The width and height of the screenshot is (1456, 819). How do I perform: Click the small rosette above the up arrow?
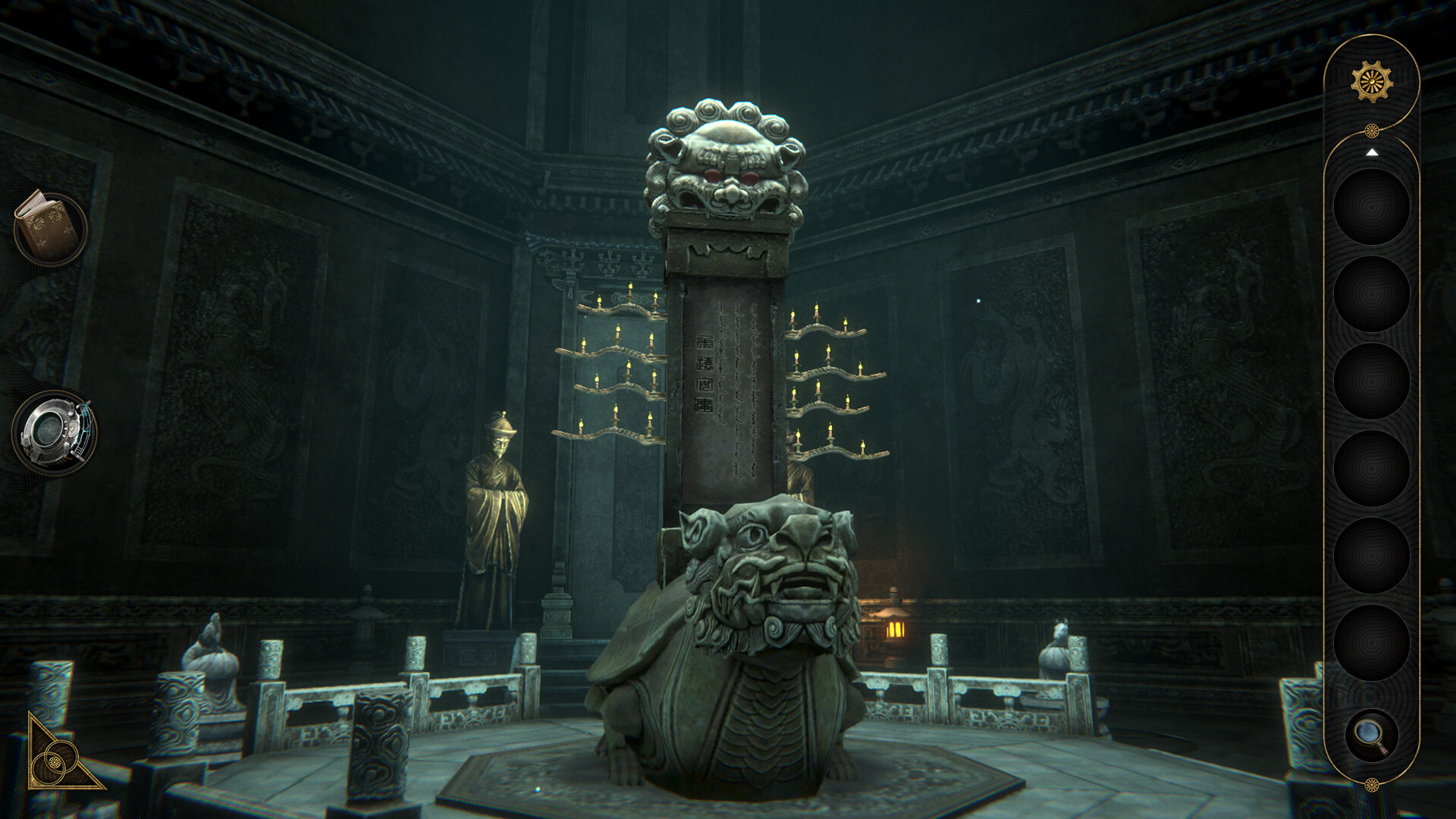coord(1371,130)
